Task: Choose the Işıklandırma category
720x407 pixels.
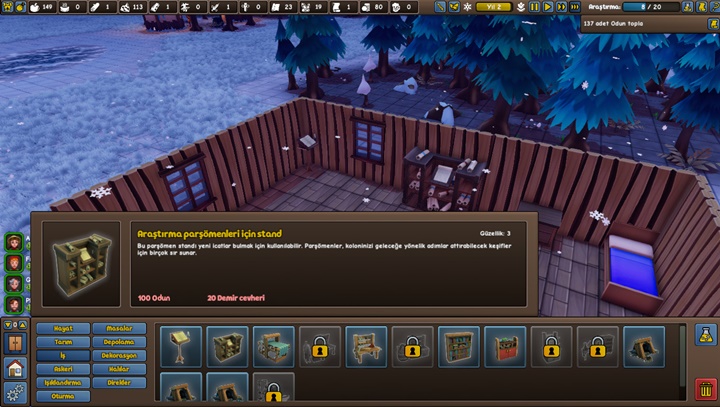Action: pos(63,383)
